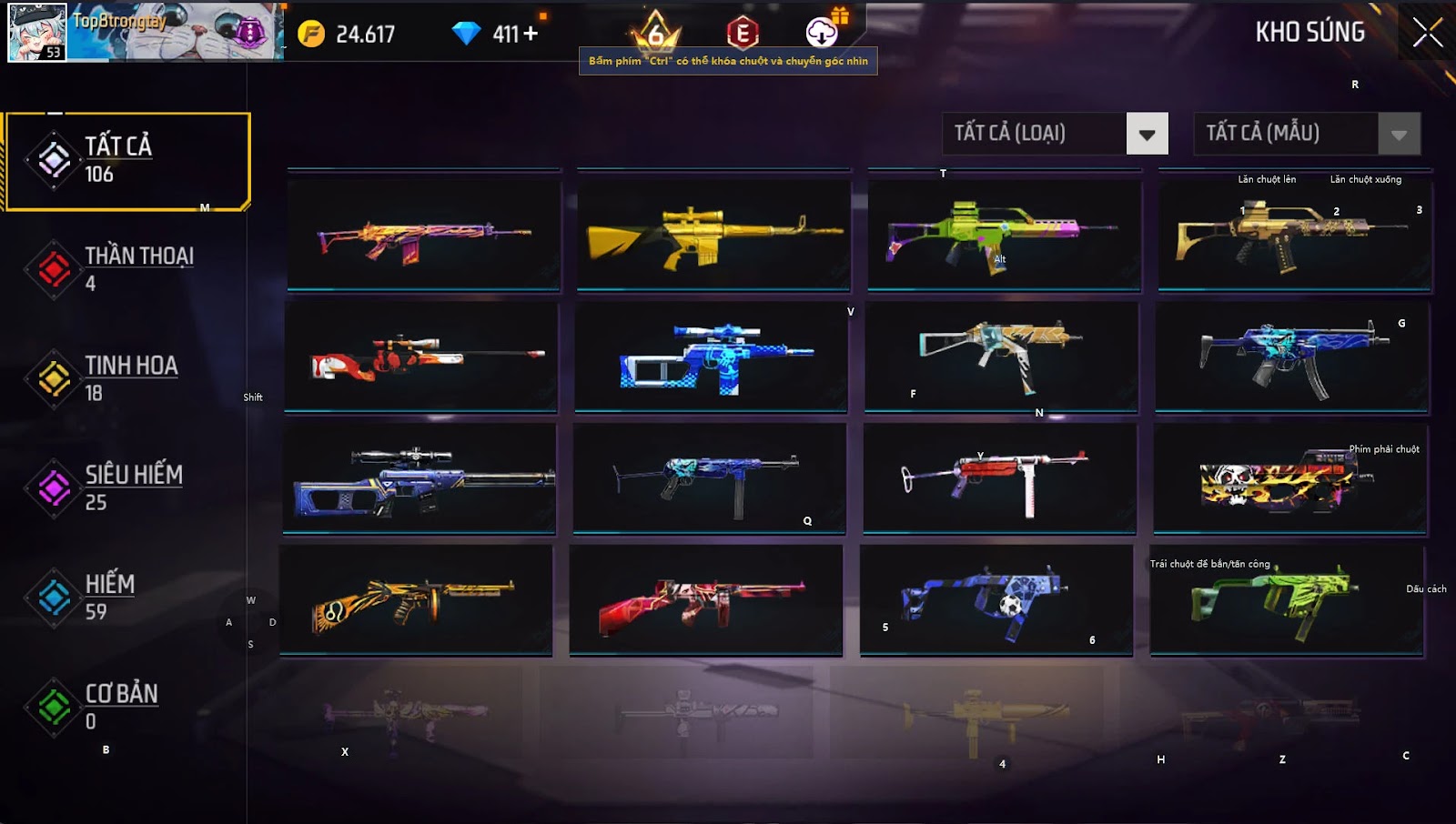Click the gold coin currency icon
Screen dimensions: 1456x824
point(311,34)
